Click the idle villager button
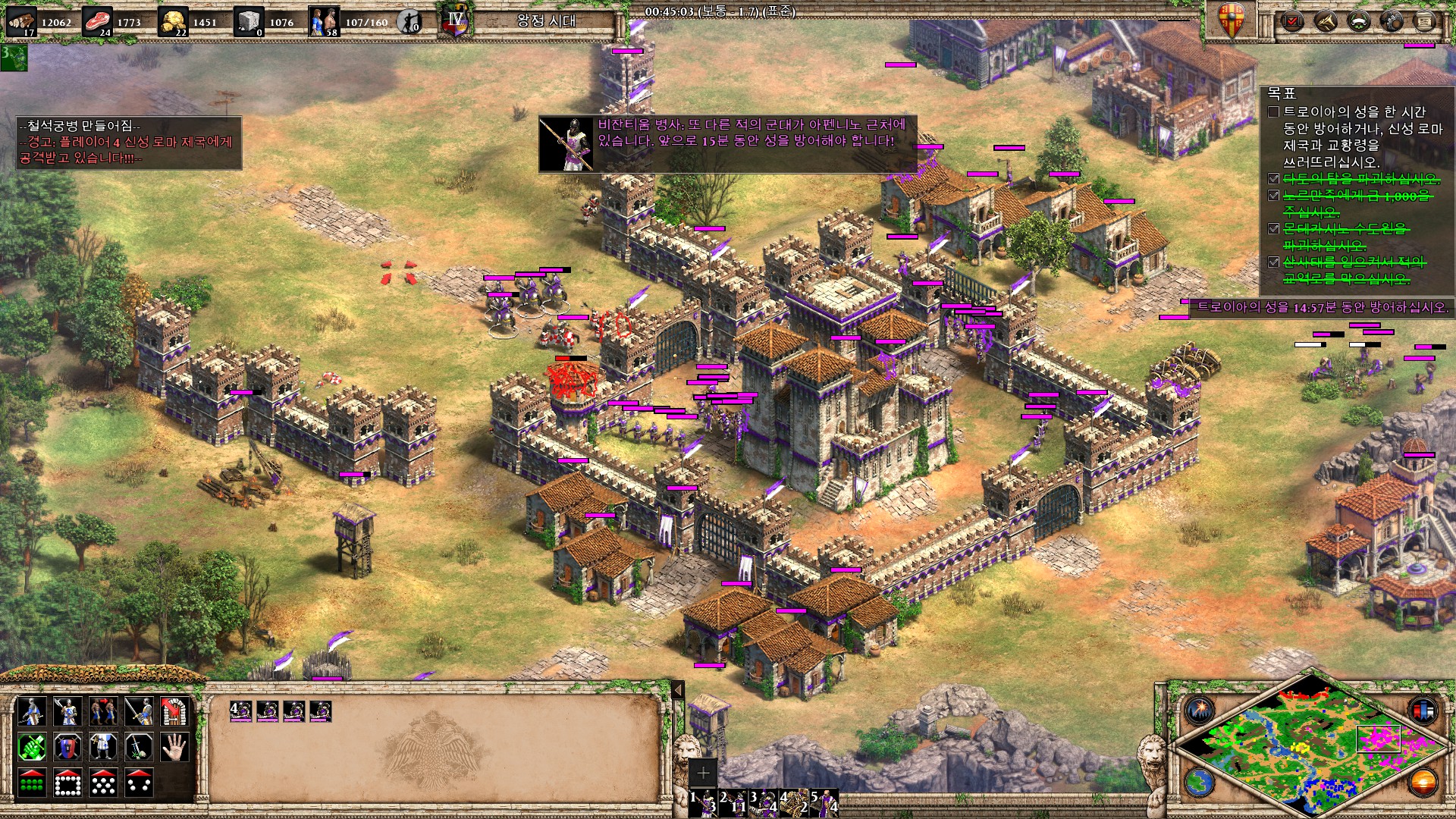1456x819 pixels. pos(410,22)
